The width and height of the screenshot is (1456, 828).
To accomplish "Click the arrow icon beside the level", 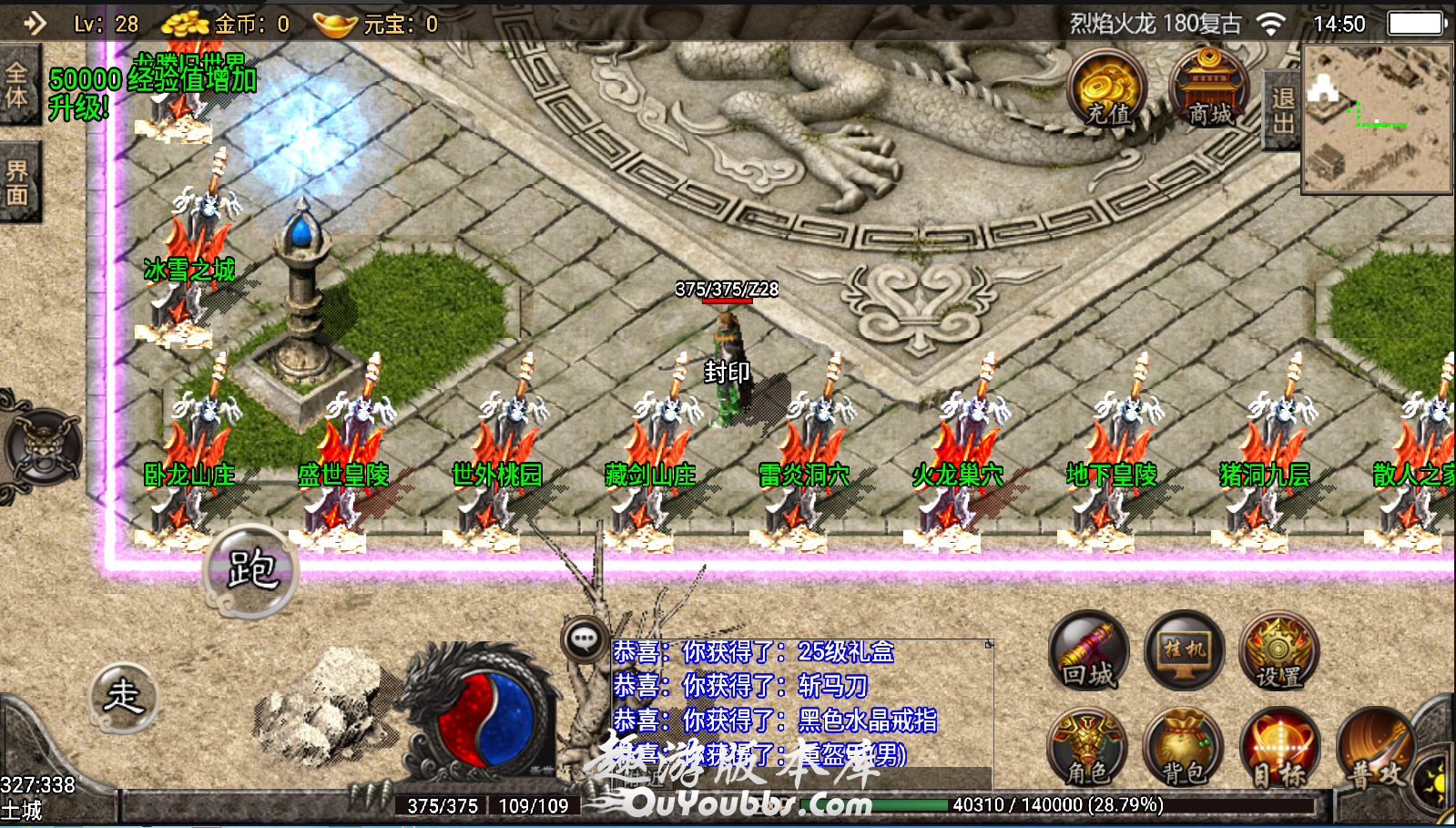I will coord(35,23).
